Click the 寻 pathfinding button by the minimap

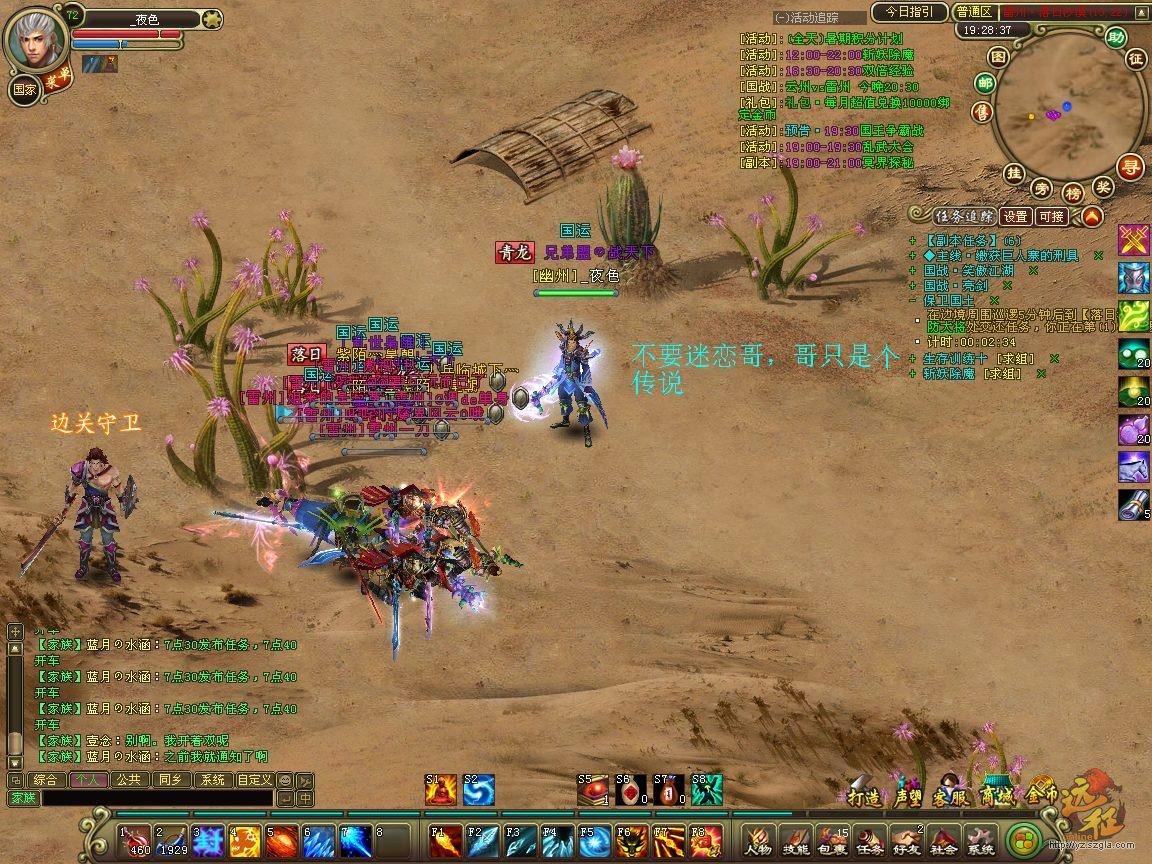coord(1131,166)
